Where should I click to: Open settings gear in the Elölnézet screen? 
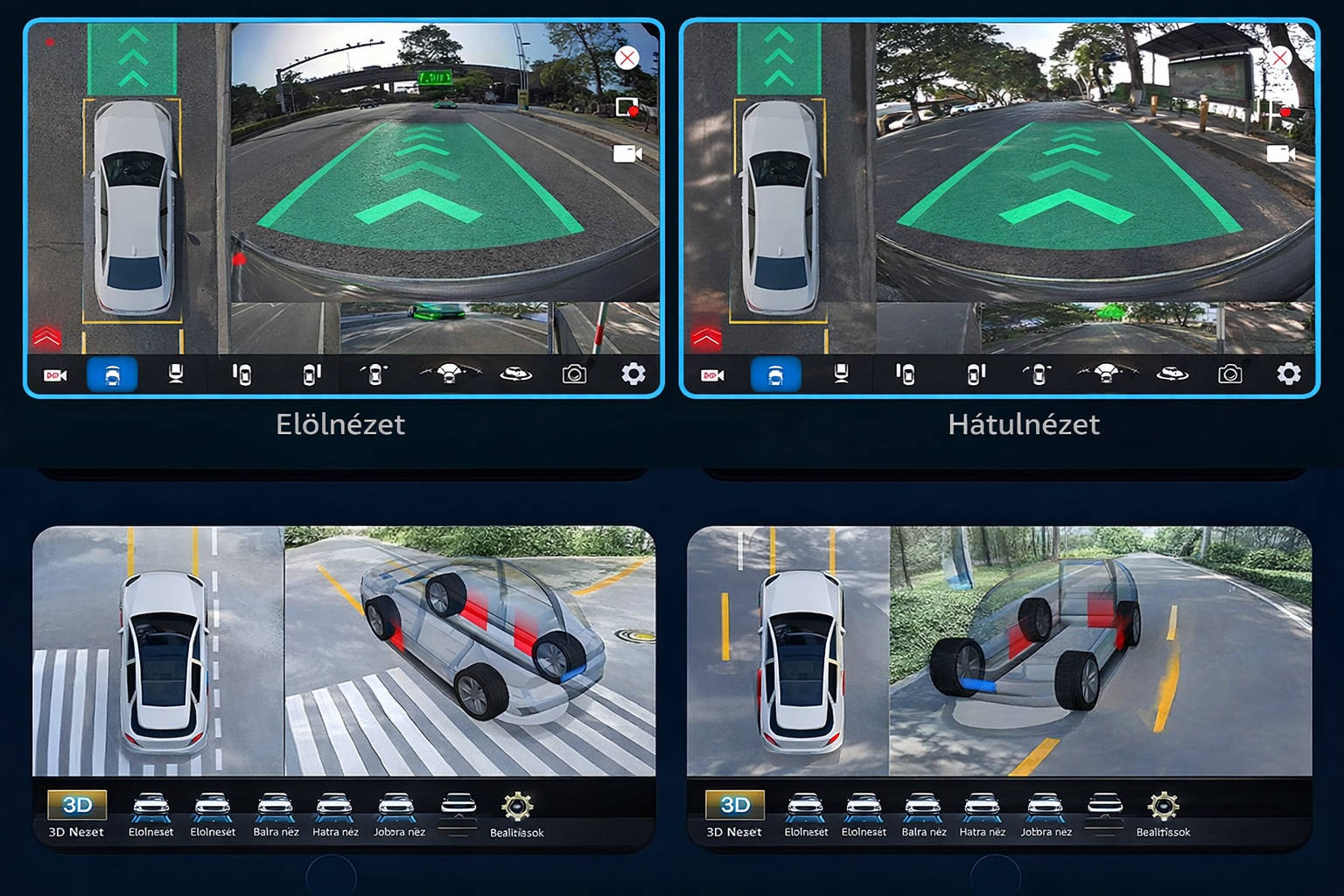coord(633,374)
